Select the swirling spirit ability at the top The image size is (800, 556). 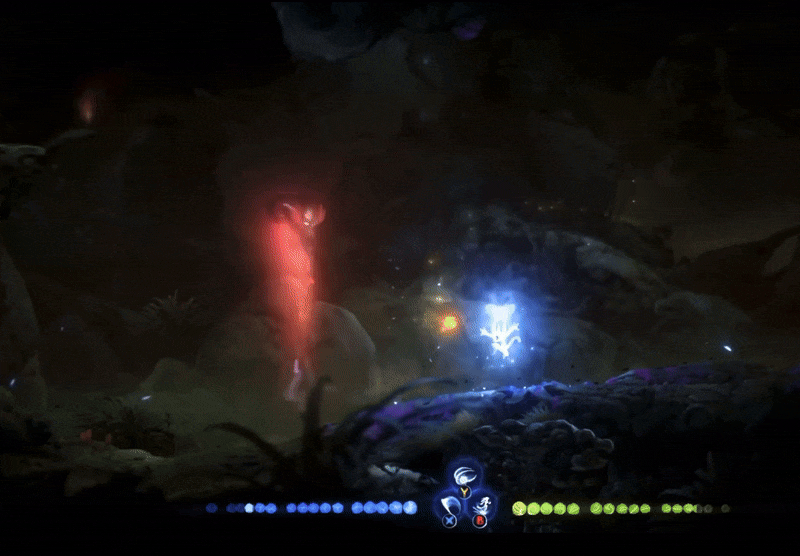coord(464,476)
